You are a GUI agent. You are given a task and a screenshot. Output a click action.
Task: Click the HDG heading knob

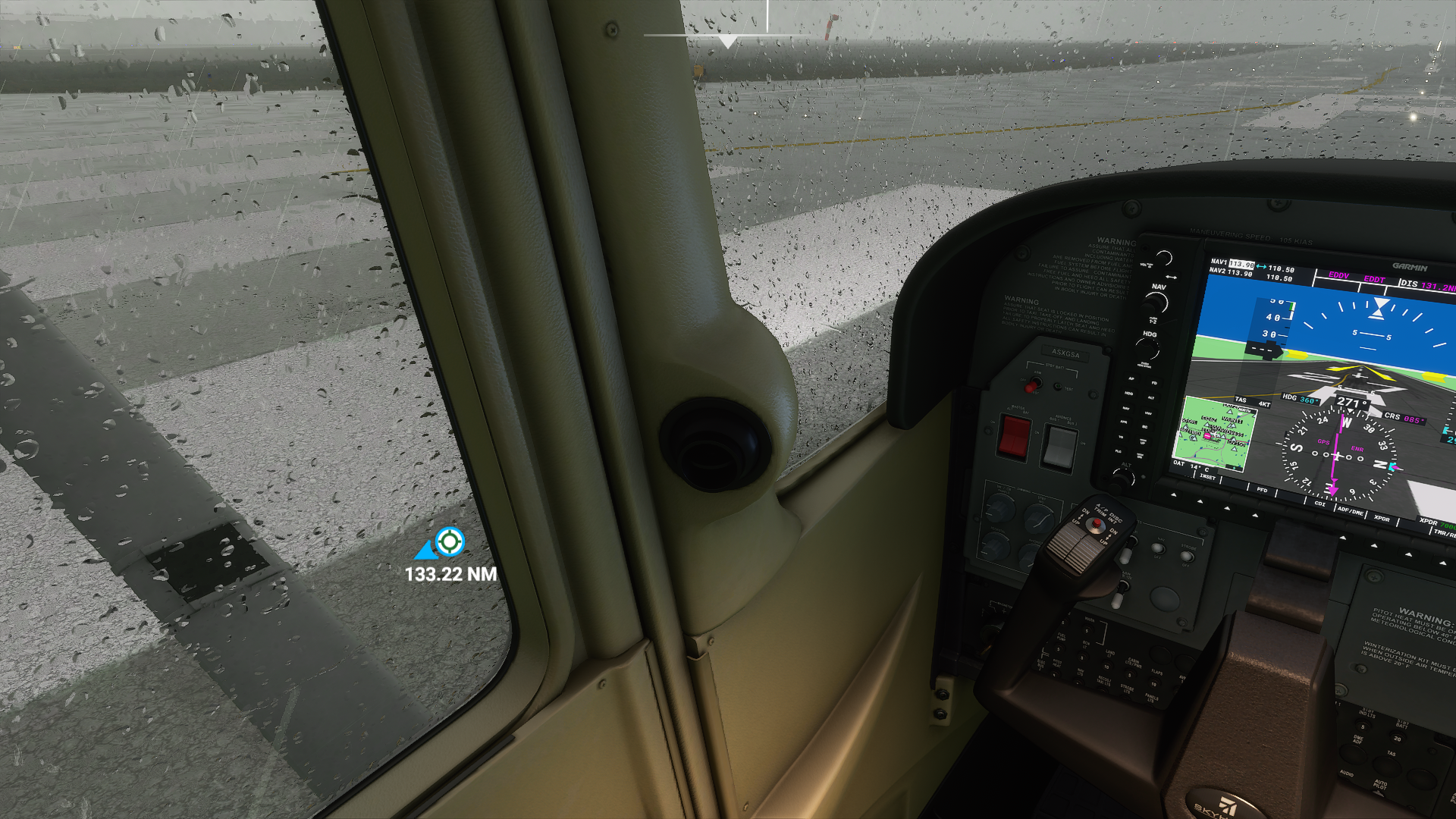point(1148,350)
